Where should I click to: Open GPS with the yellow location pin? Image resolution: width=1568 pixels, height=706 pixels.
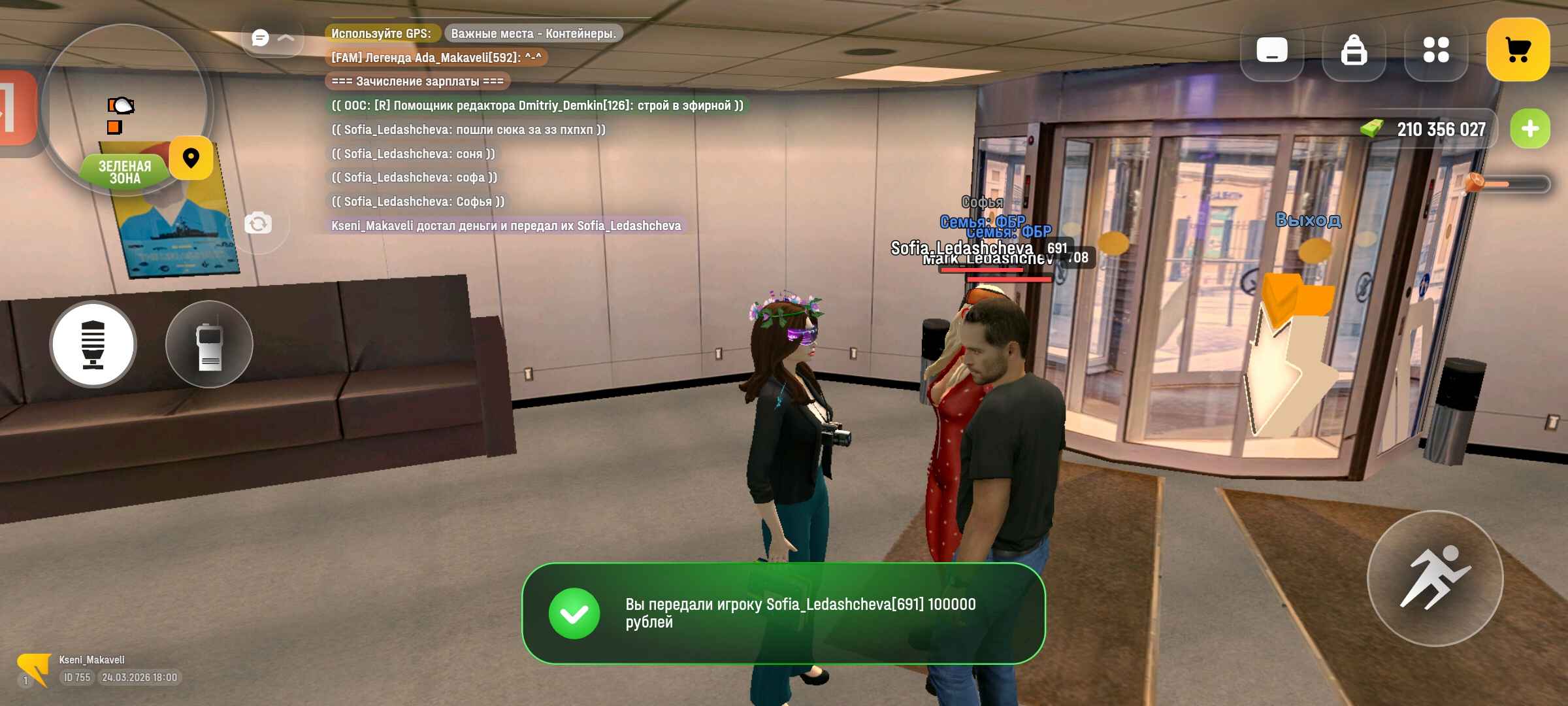191,158
